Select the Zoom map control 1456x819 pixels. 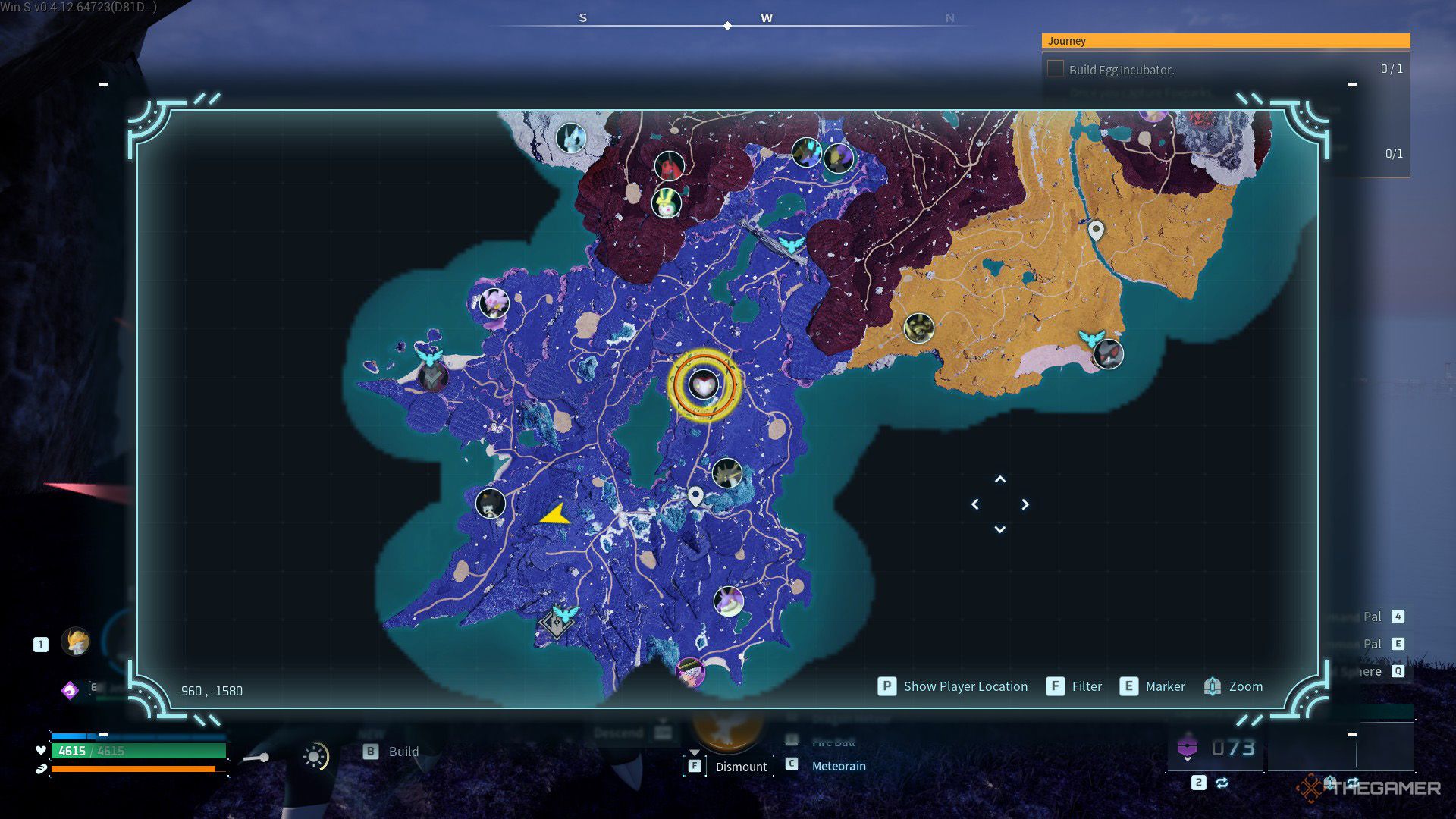(1245, 686)
